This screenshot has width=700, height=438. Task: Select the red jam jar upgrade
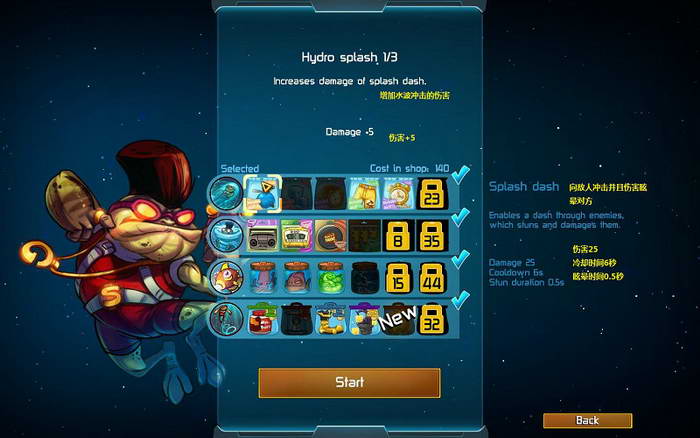(x=262, y=320)
